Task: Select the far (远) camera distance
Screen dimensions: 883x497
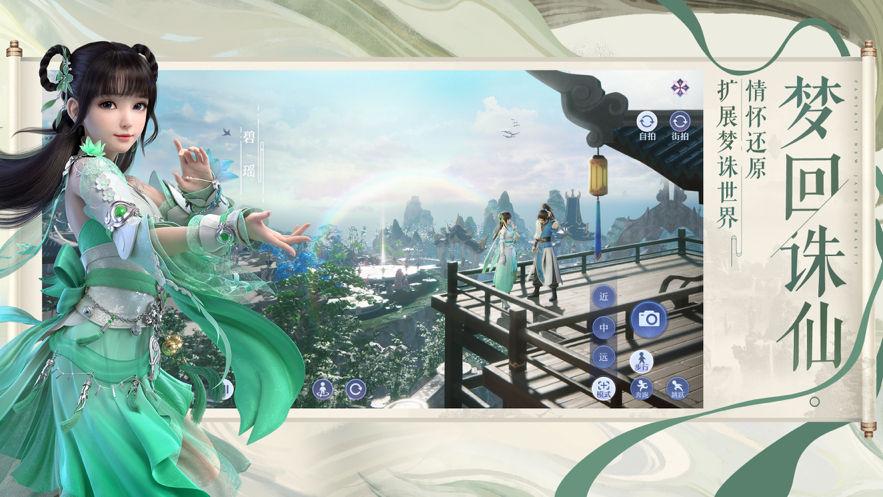Action: [604, 356]
